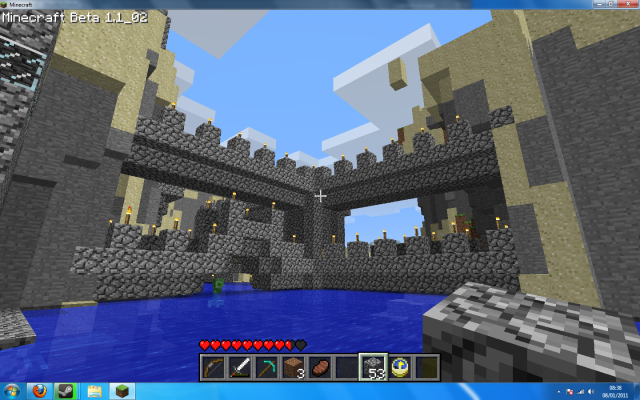
Task: Pick the cobblestone stack of 53
Action: click(x=373, y=367)
